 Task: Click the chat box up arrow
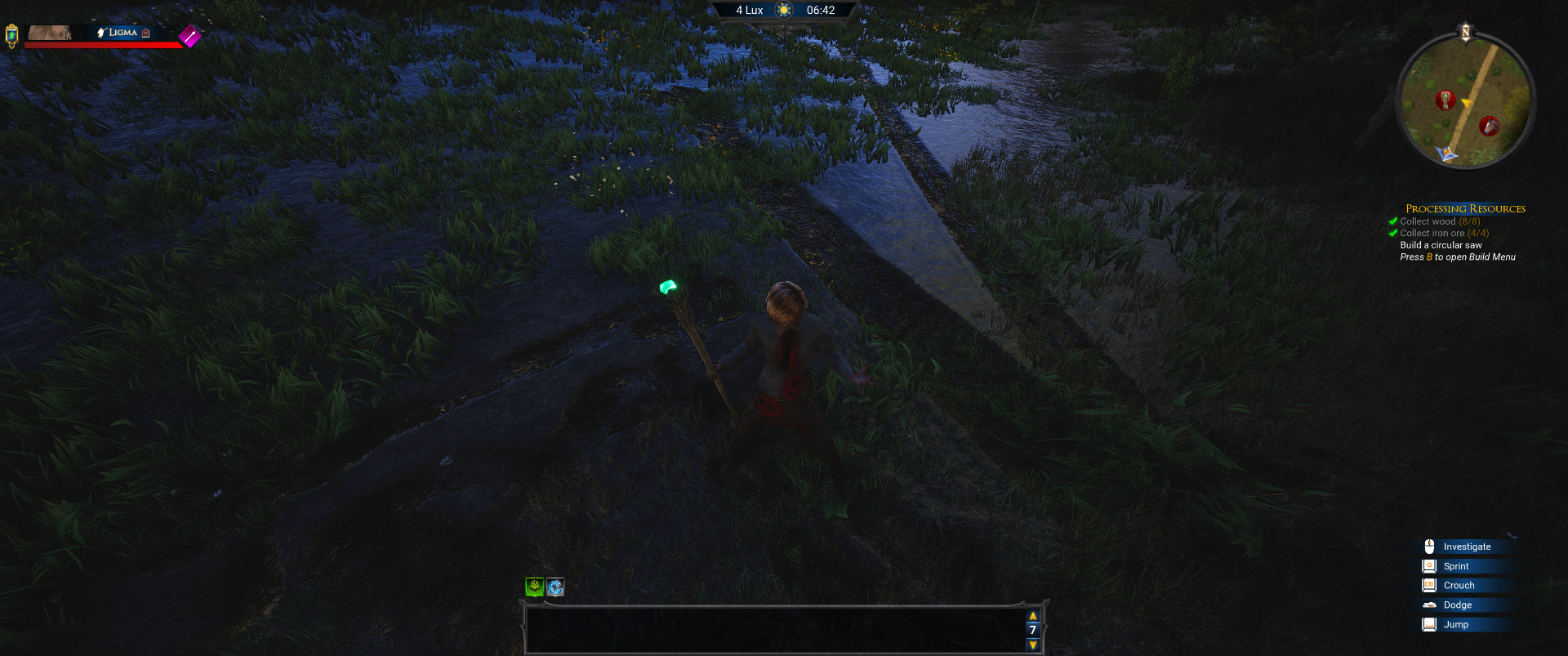click(x=1033, y=616)
